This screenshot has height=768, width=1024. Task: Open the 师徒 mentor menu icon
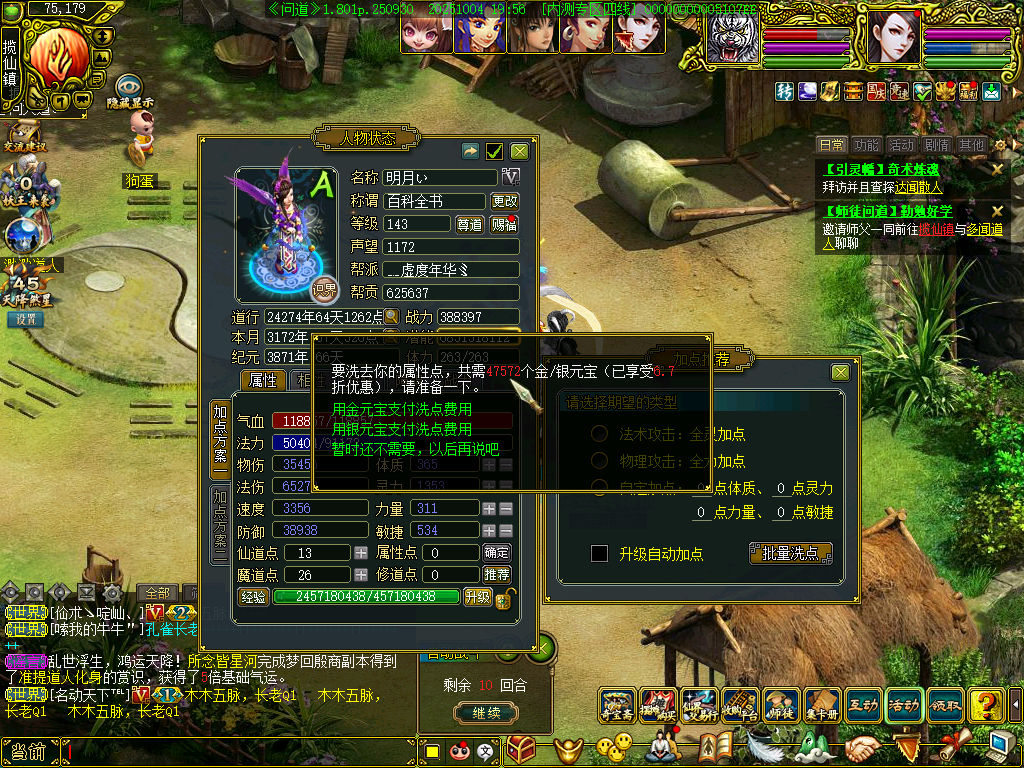pos(782,706)
